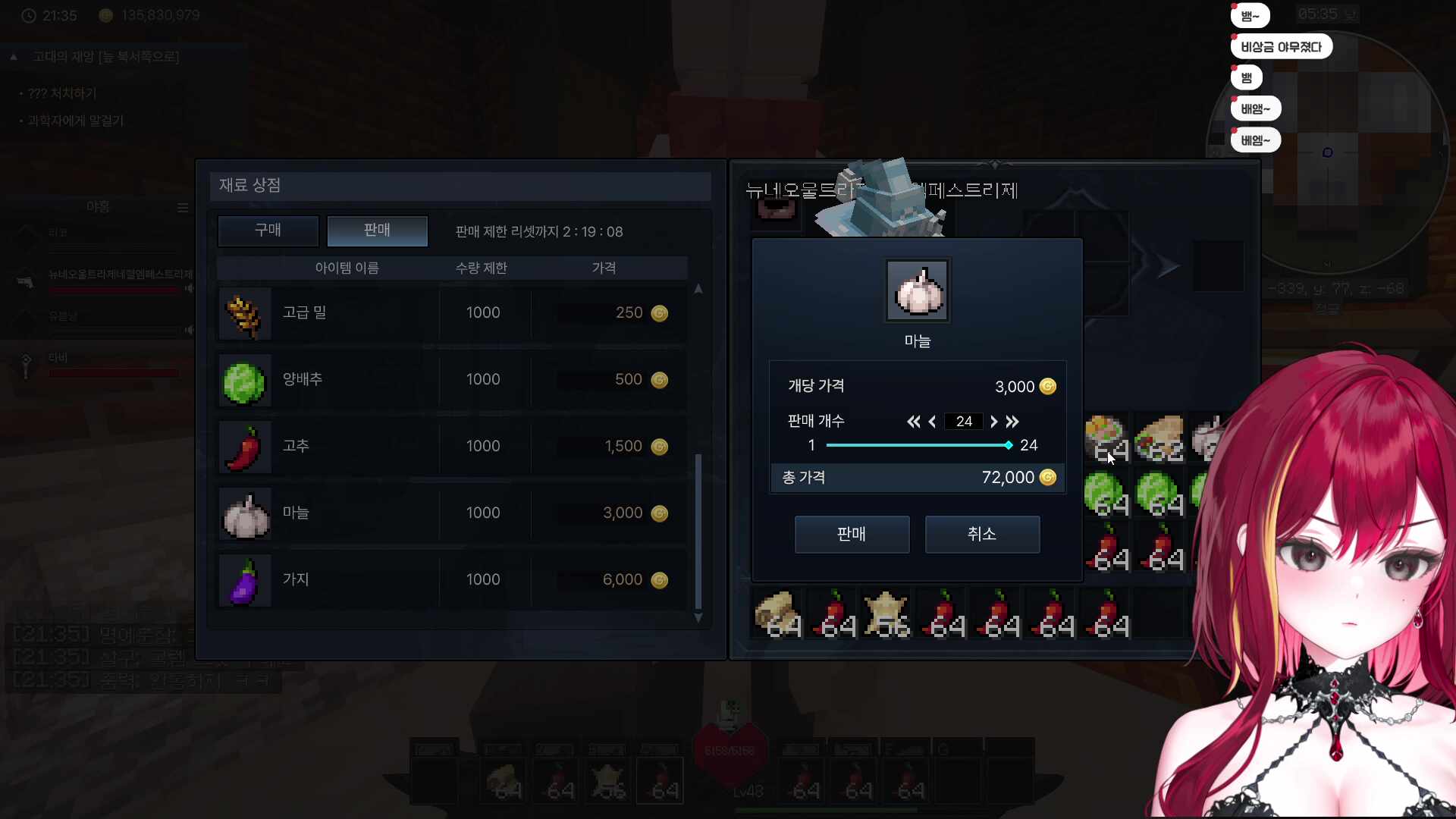Click the wheat icon for 고급 밀
The height and width of the screenshot is (819, 1456).
coord(244,314)
